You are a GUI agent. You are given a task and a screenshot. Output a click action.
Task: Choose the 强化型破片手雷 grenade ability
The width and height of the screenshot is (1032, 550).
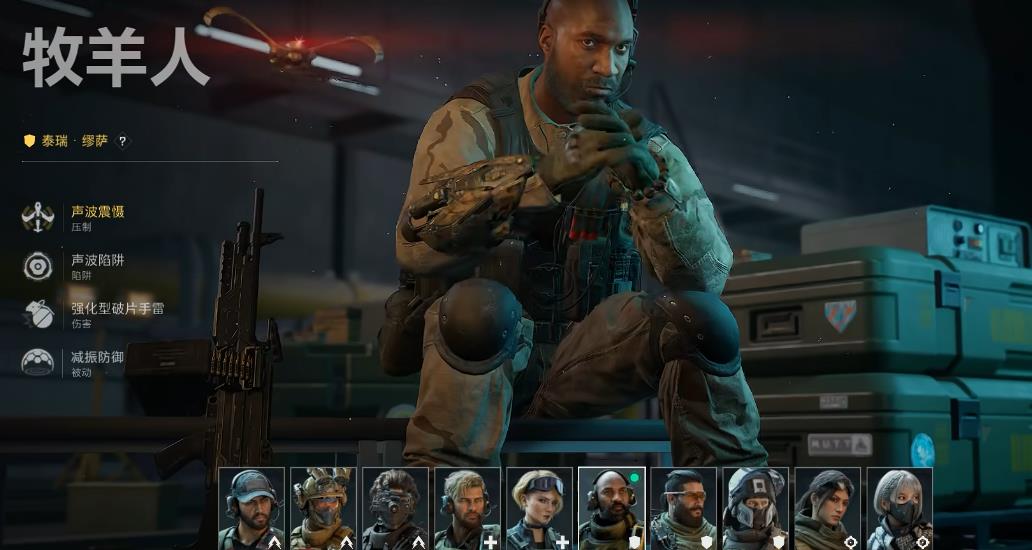117,308
